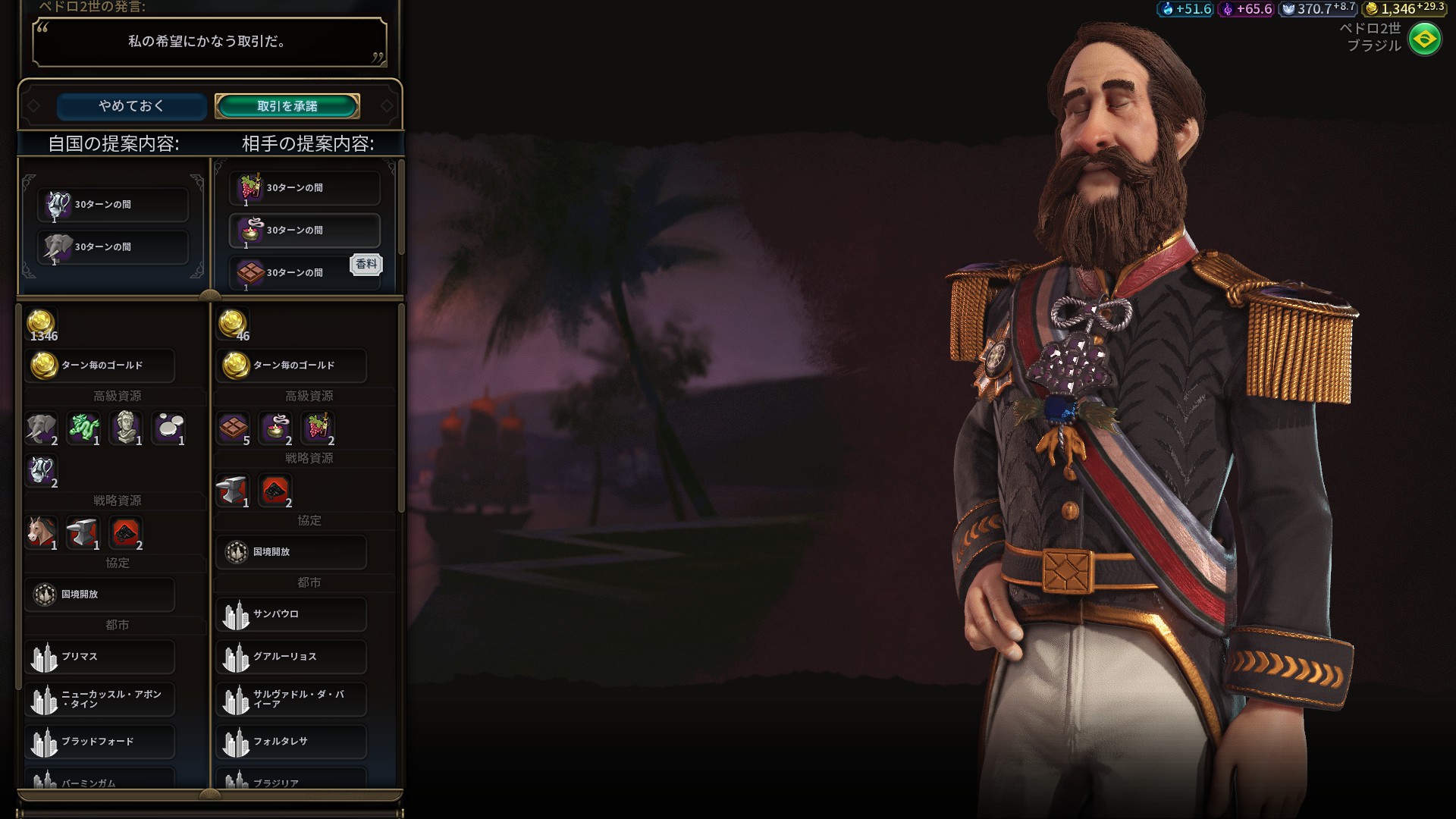Image resolution: width=1456 pixels, height=819 pixels.
Task: Request Brazil's niter strategic resource
Action: 275,491
